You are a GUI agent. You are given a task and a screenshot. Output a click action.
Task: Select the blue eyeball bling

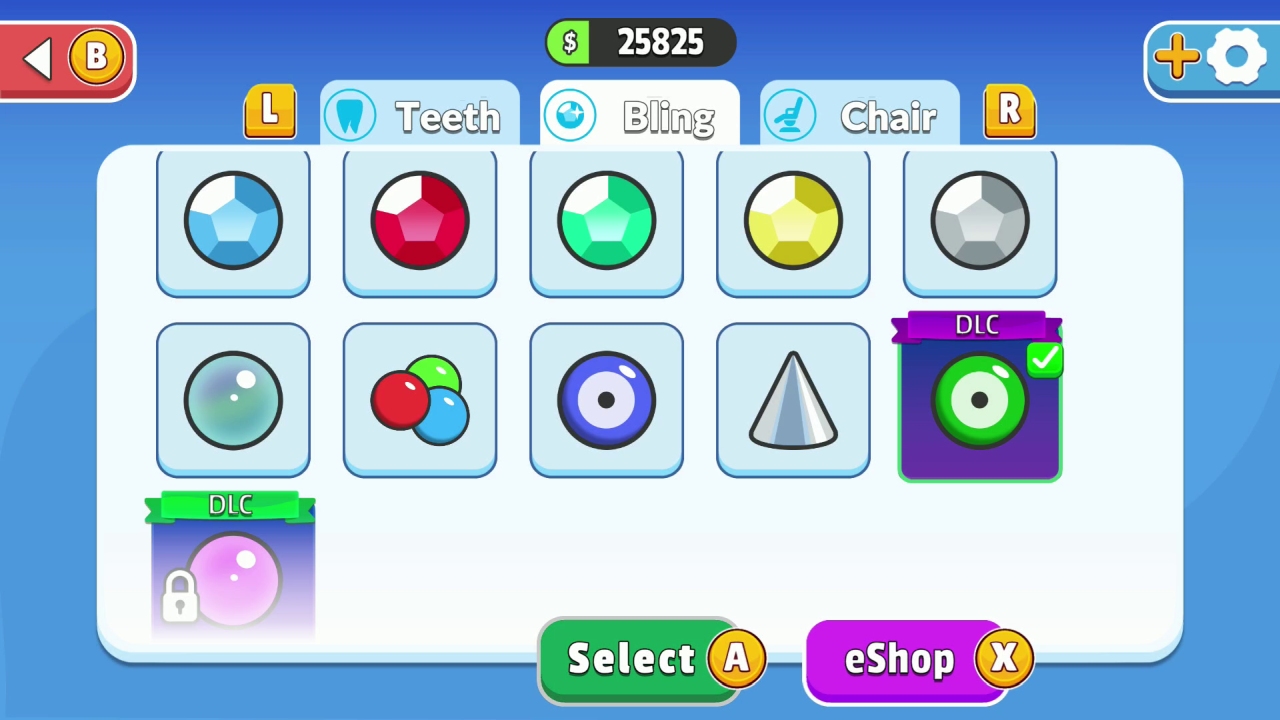(x=606, y=398)
